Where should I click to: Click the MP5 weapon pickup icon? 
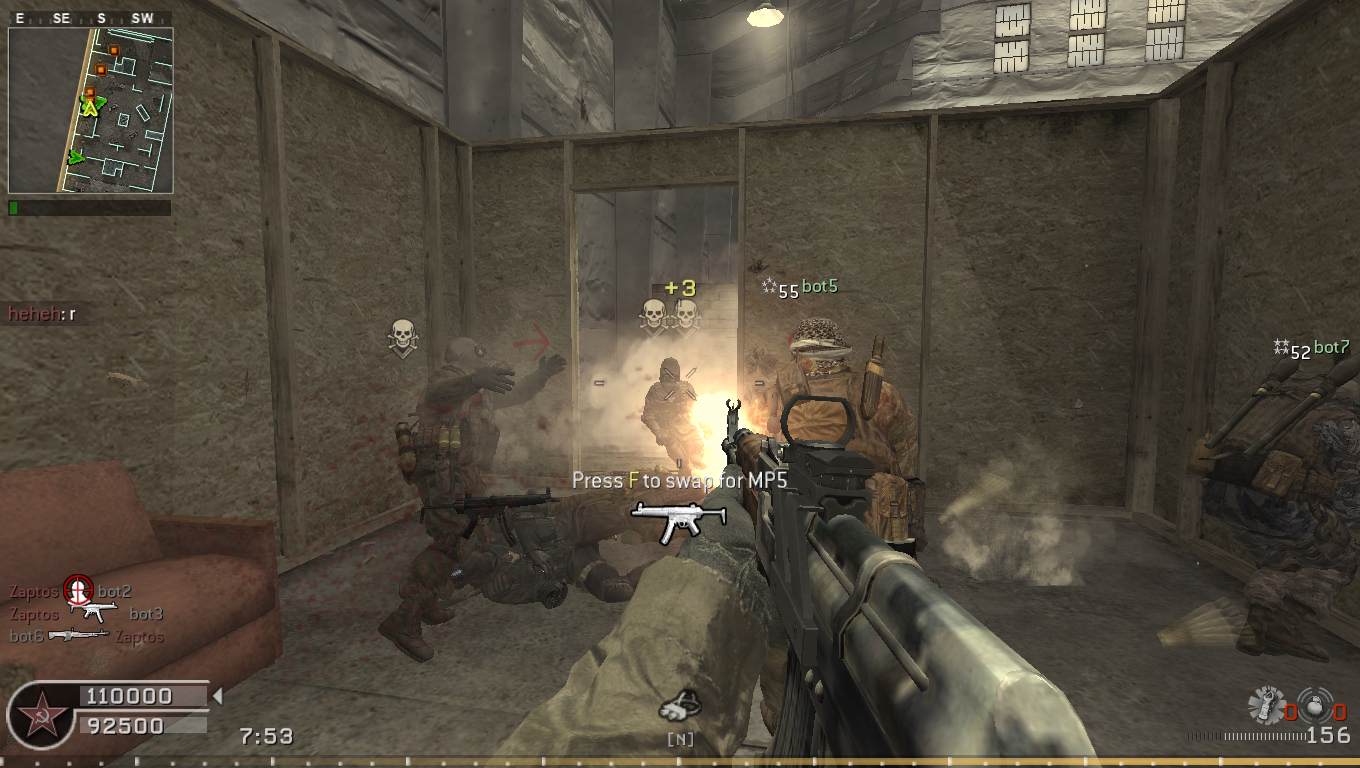[664, 521]
